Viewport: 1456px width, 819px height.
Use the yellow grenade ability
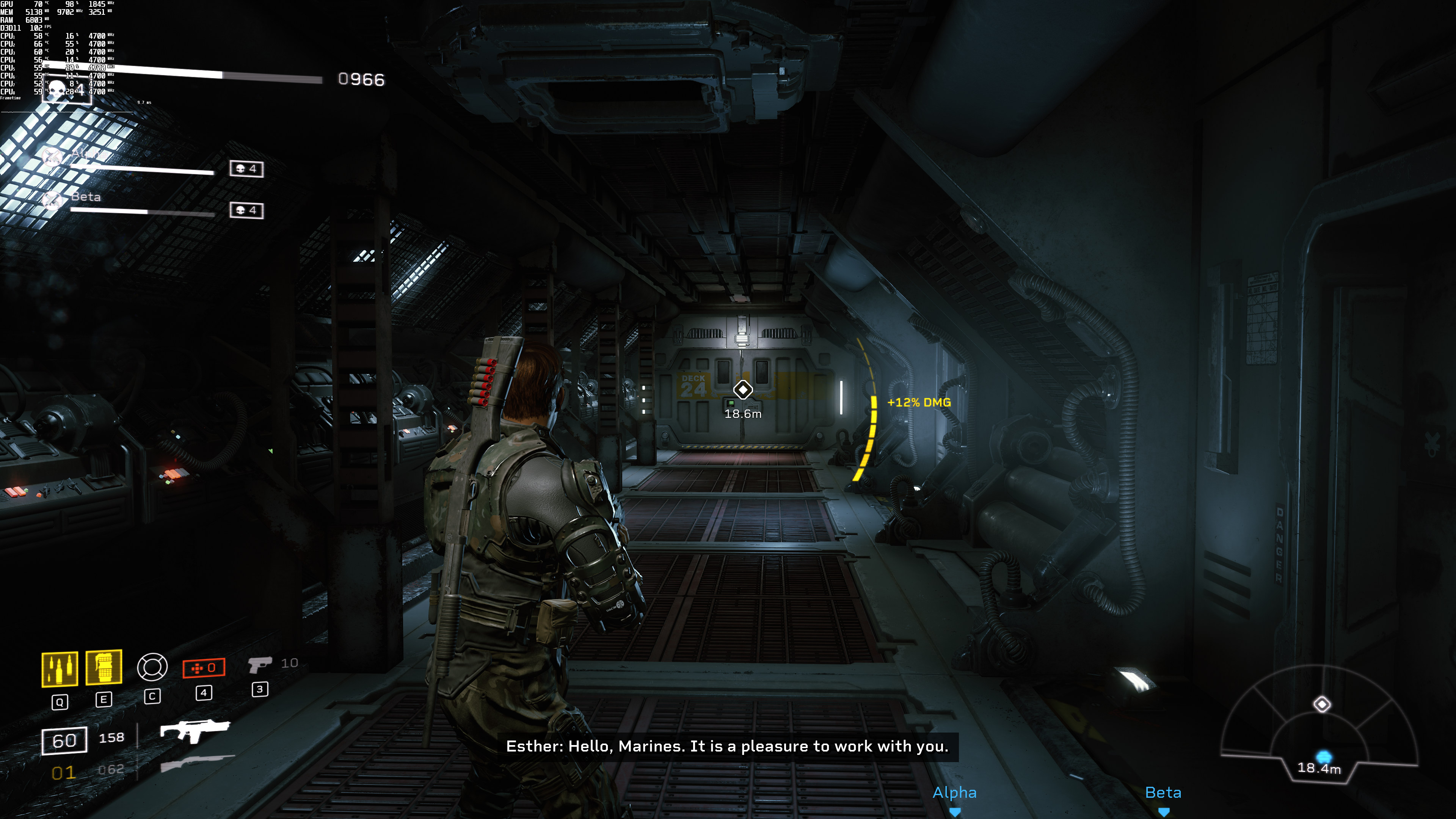104,667
